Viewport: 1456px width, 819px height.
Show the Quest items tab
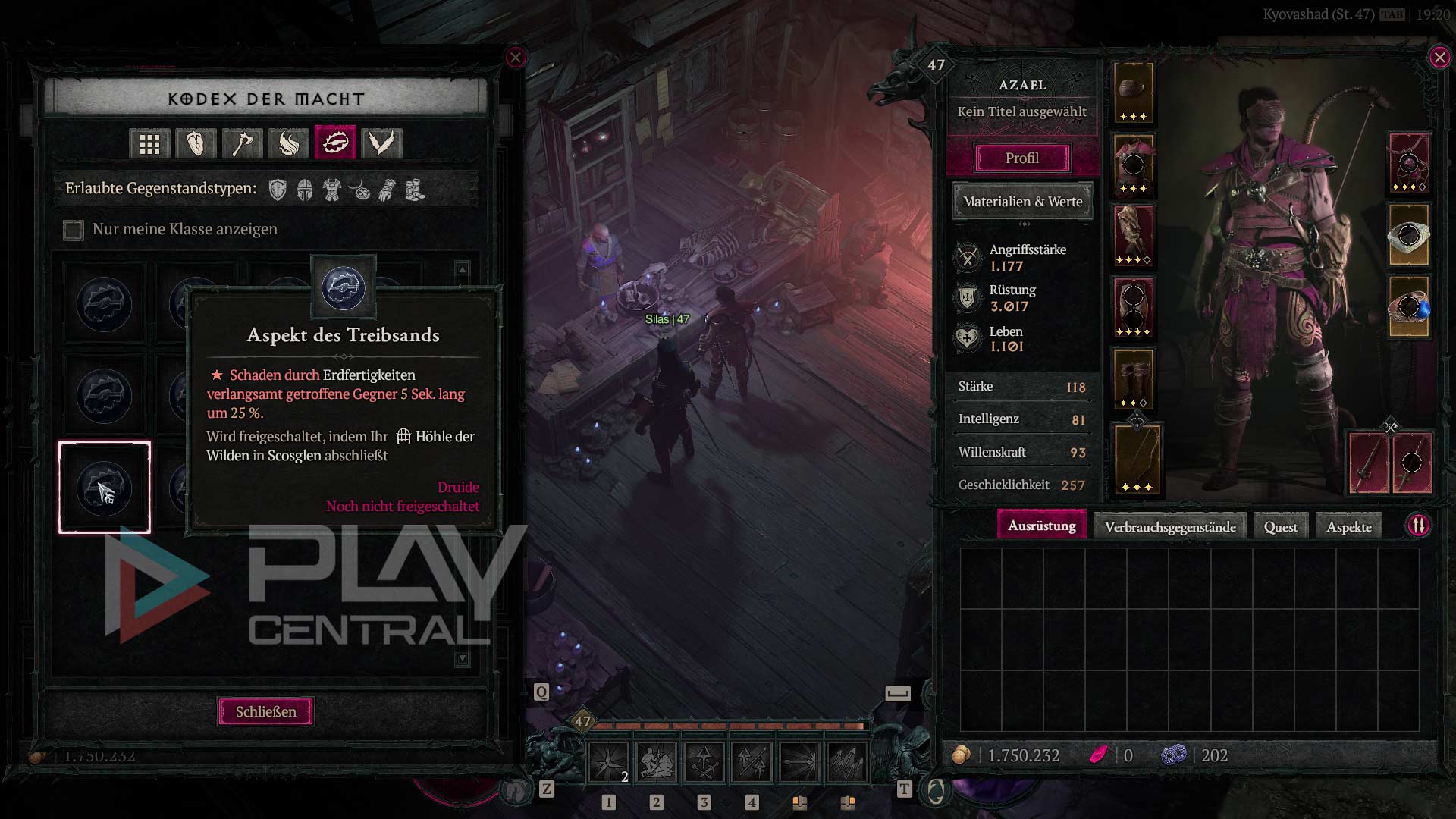[1280, 527]
